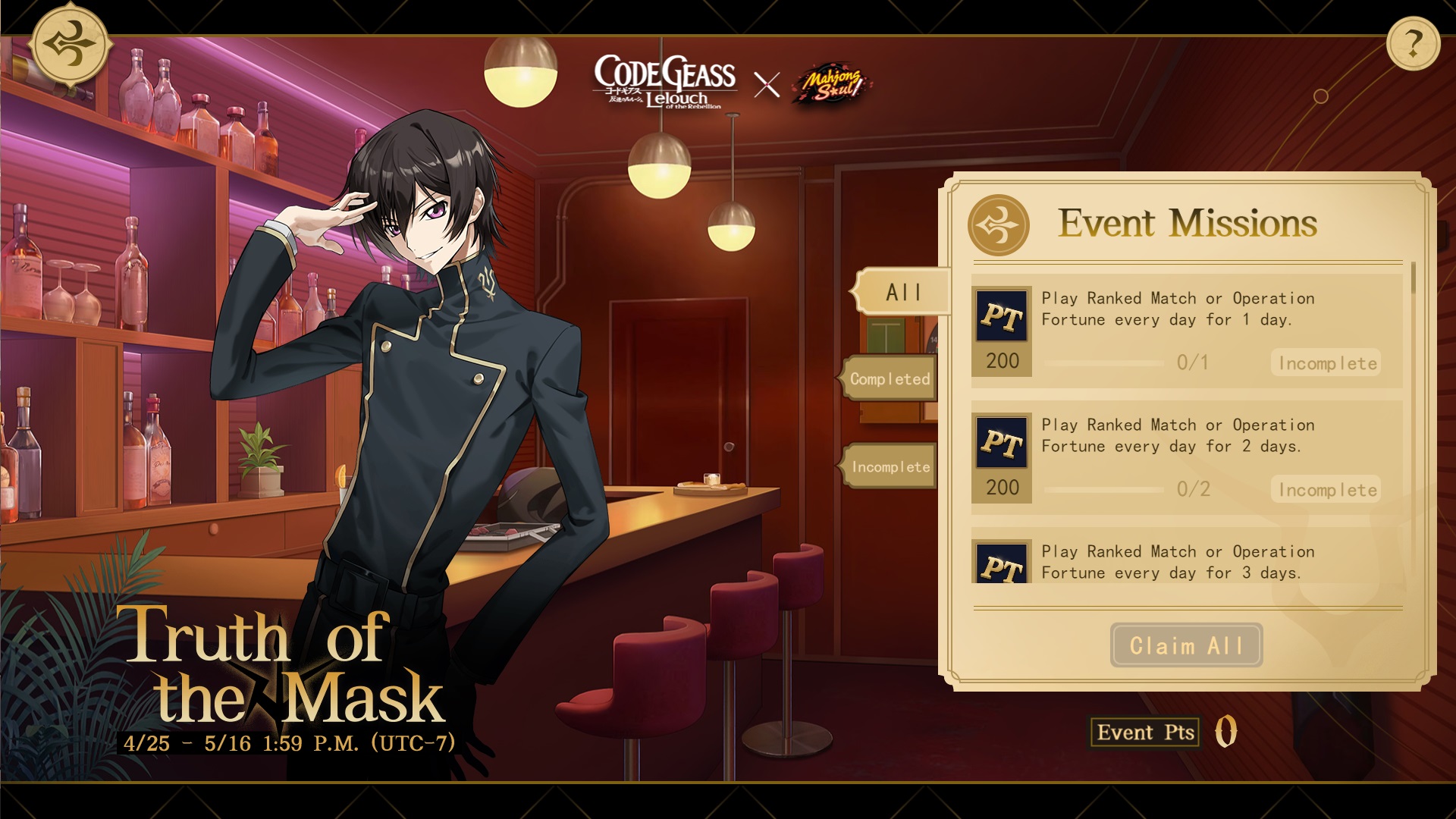Switch to the All missions tab
The width and height of the screenshot is (1456, 819).
point(902,292)
